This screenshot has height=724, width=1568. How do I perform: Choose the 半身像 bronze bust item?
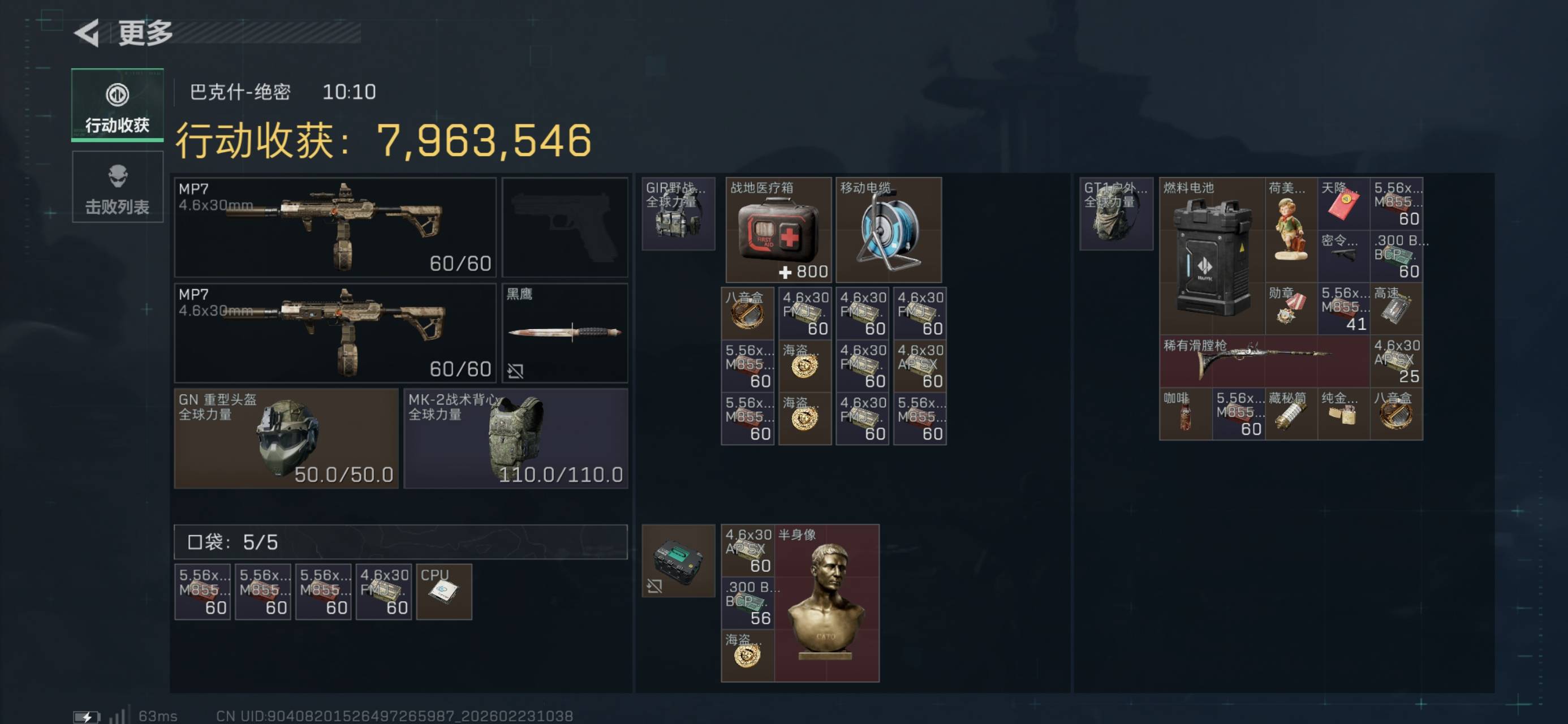tap(826, 603)
